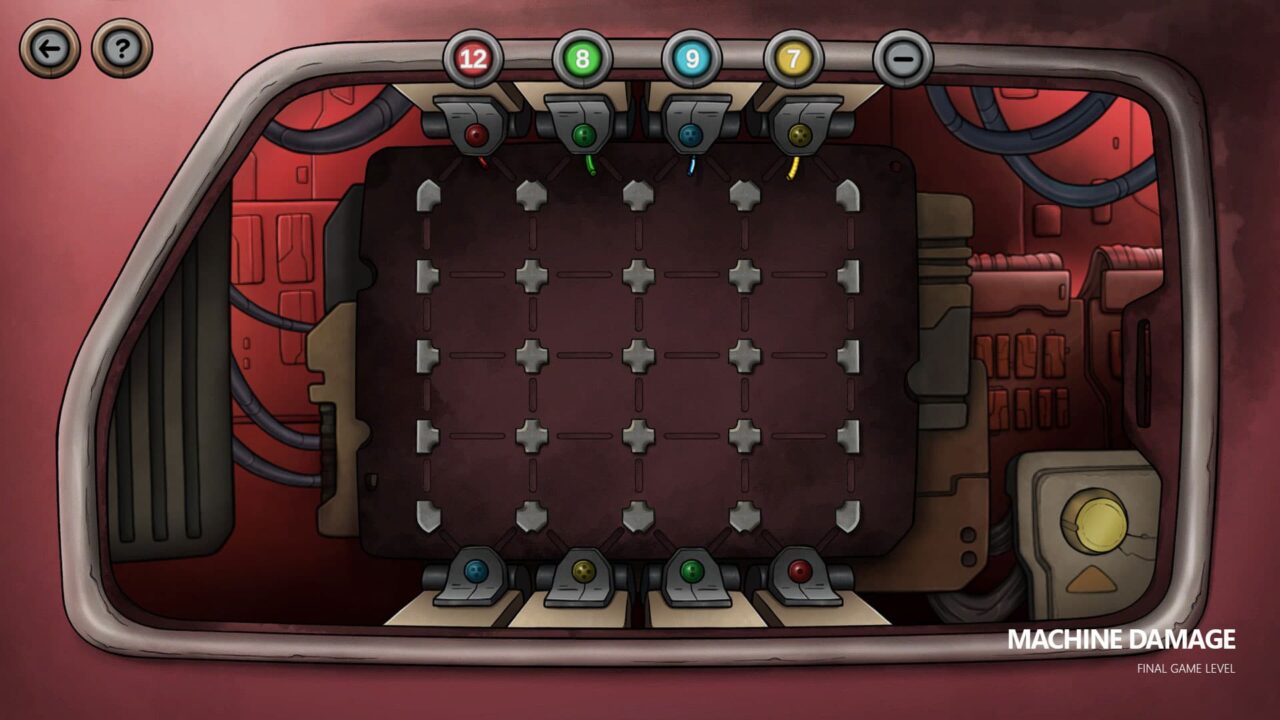
Task: Click the green counter showing 8
Action: [580, 57]
